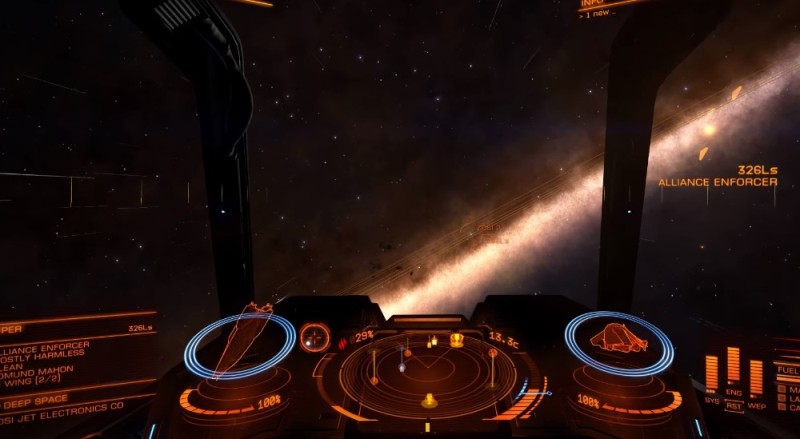Select the SYS power distributor column

pos(712,372)
